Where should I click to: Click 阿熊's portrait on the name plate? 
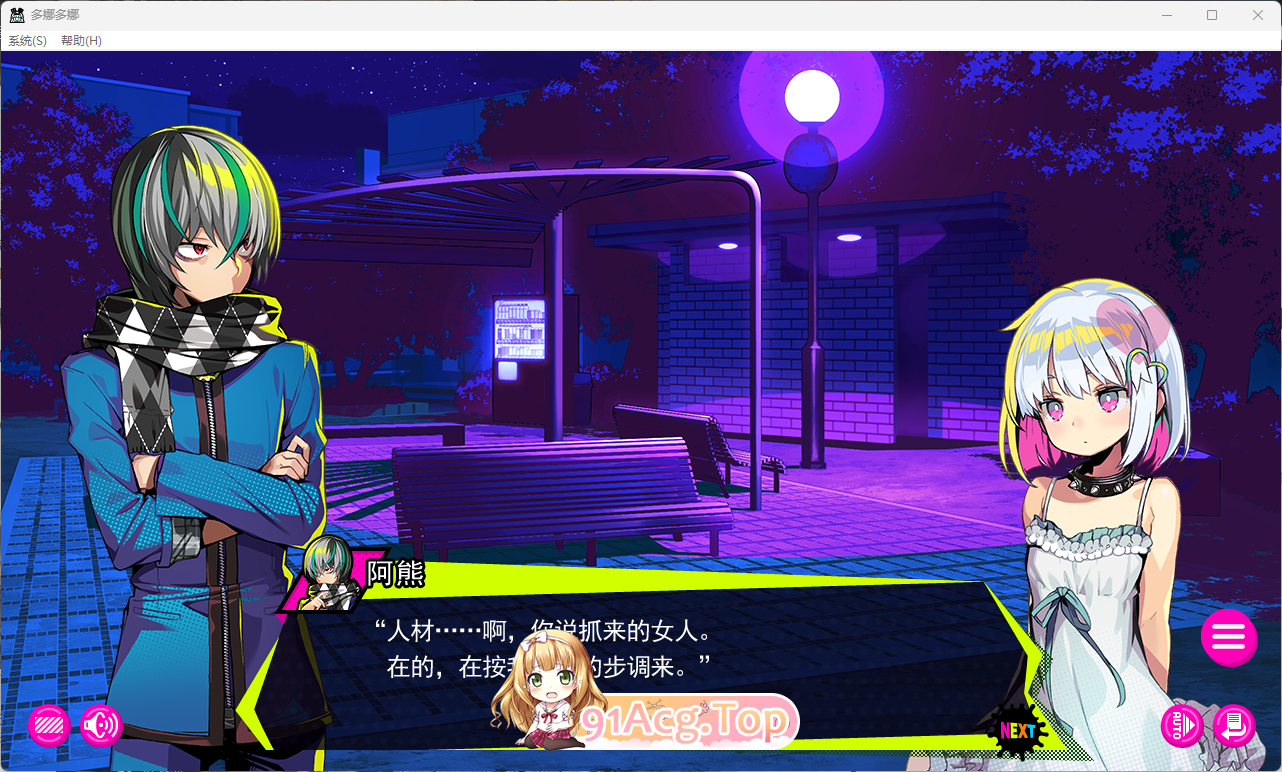(327, 577)
